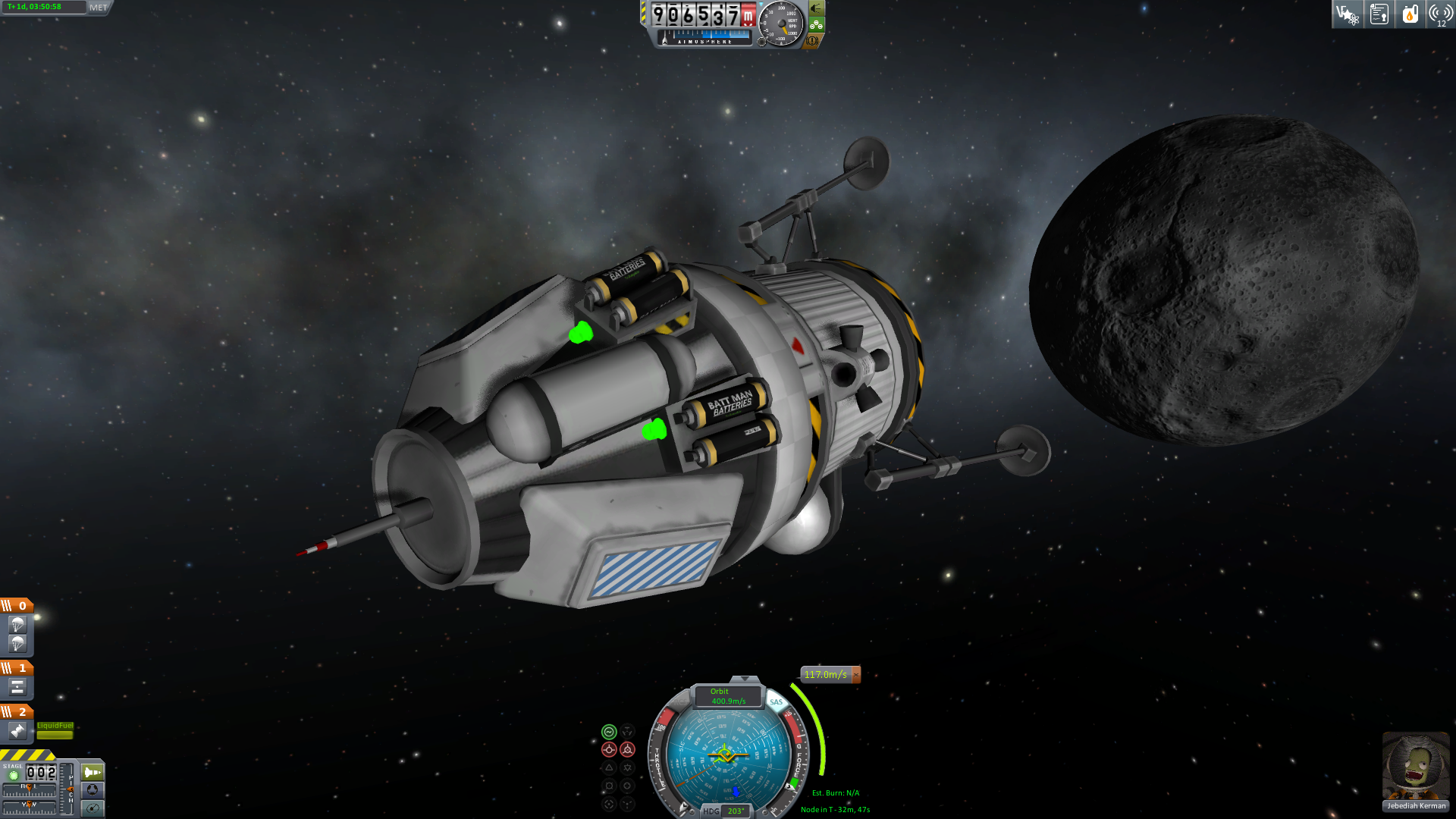Viewport: 1456px width, 819px height.
Task: Open the resources panel flame icon
Action: [x=1410, y=14]
